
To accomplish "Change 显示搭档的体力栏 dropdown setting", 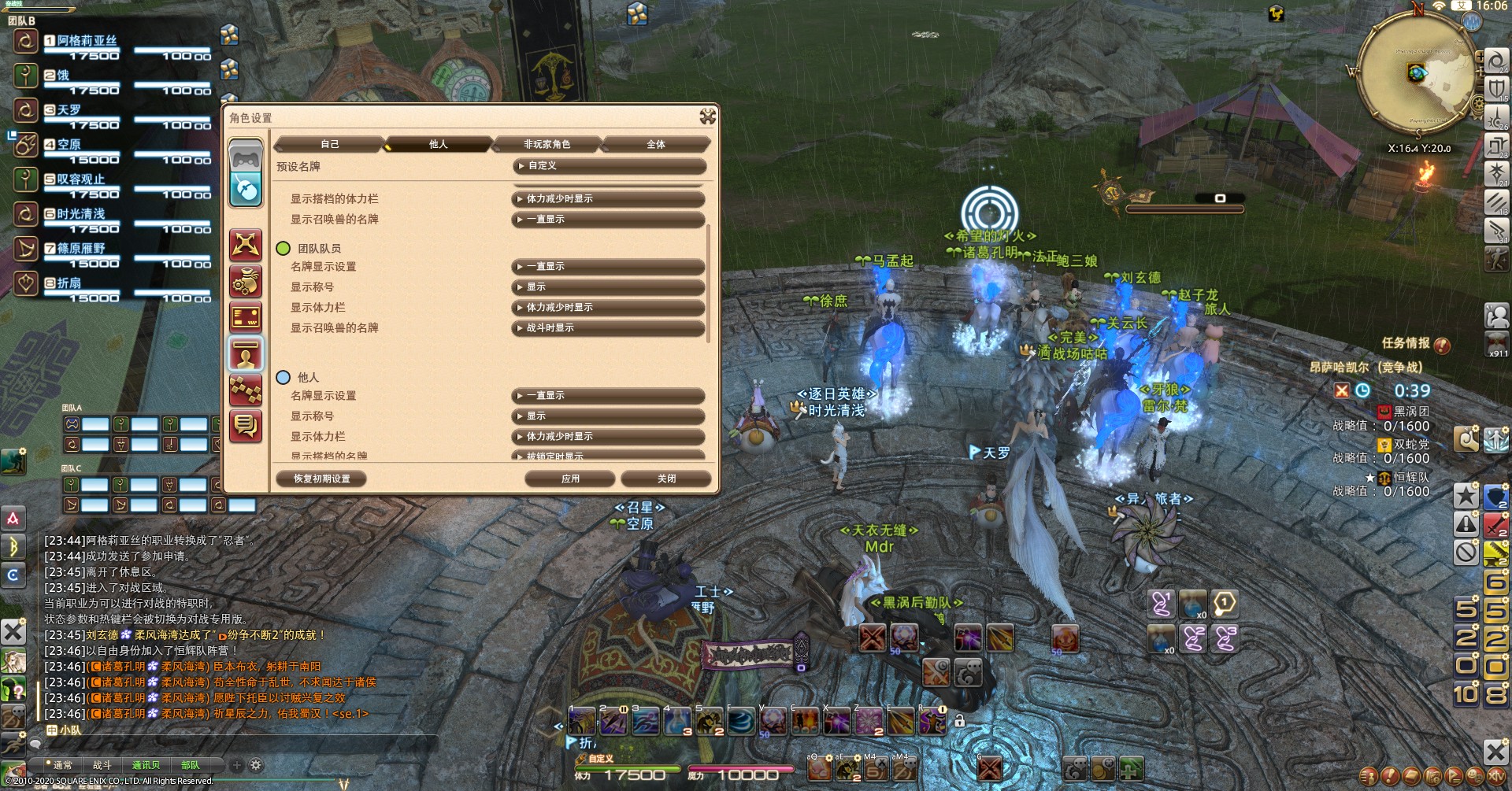I will click(608, 199).
